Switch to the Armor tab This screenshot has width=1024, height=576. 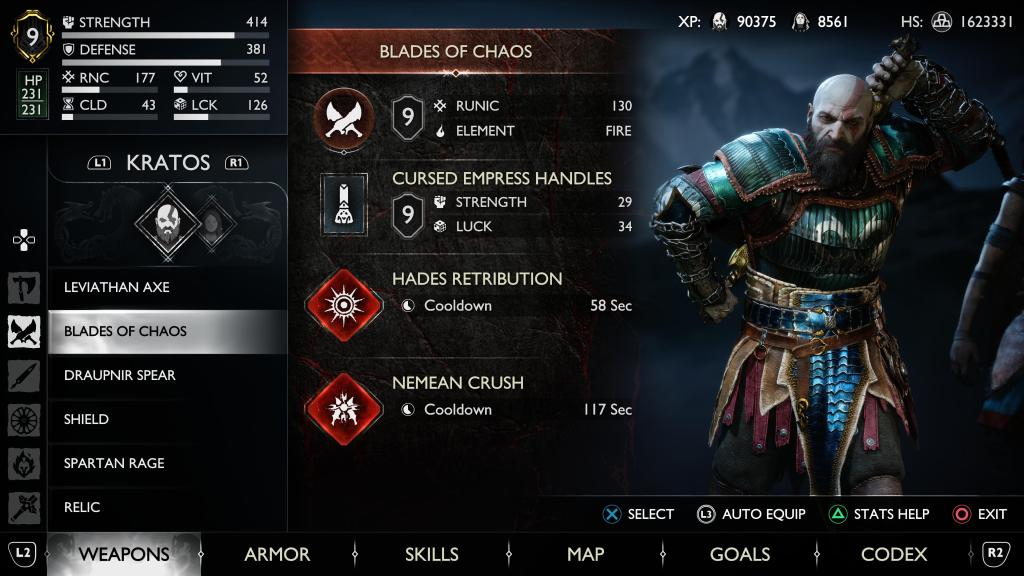[x=277, y=554]
